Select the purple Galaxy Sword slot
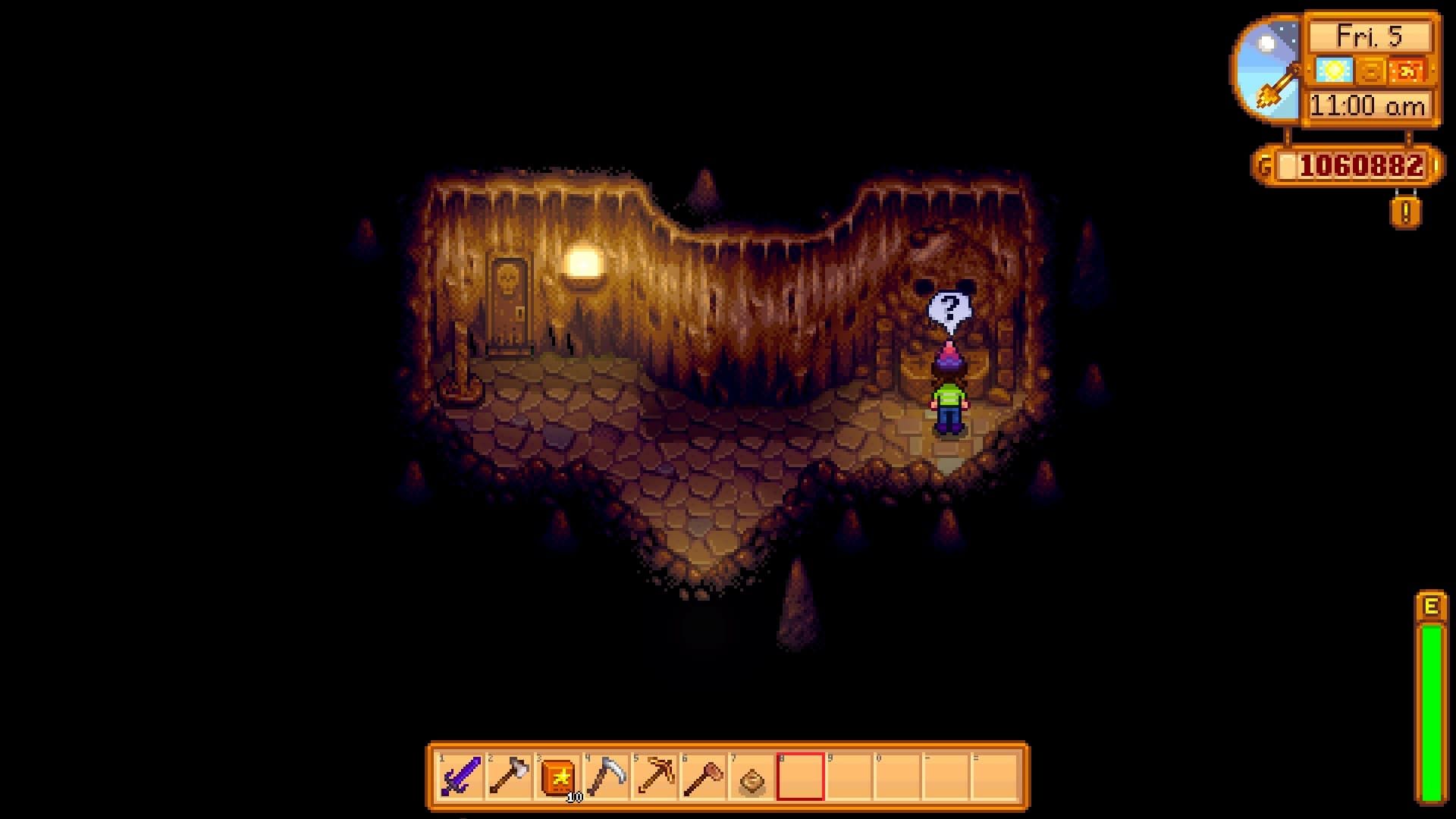The image size is (1456, 819). click(x=461, y=777)
